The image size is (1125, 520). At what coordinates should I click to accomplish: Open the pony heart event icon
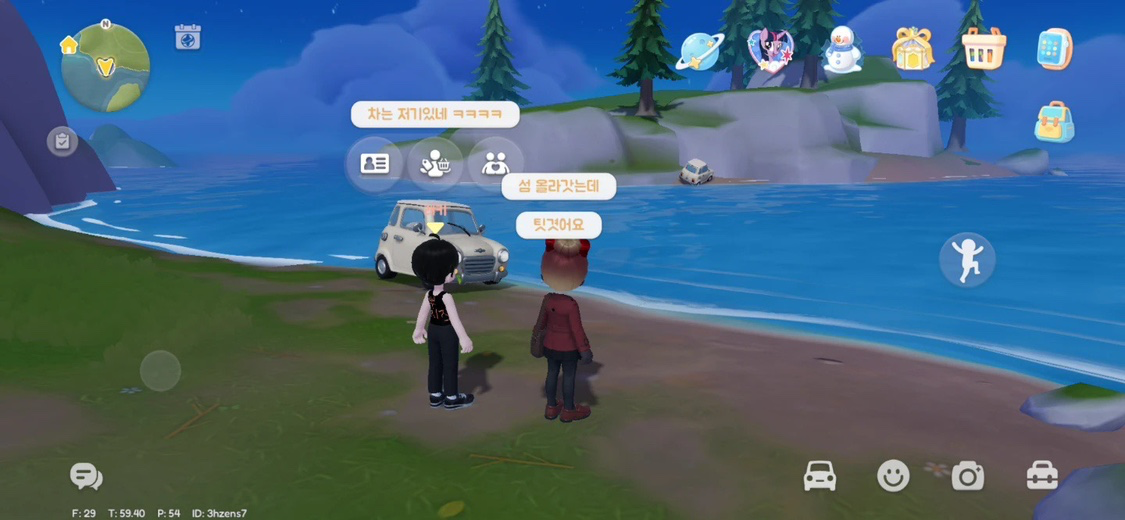770,49
